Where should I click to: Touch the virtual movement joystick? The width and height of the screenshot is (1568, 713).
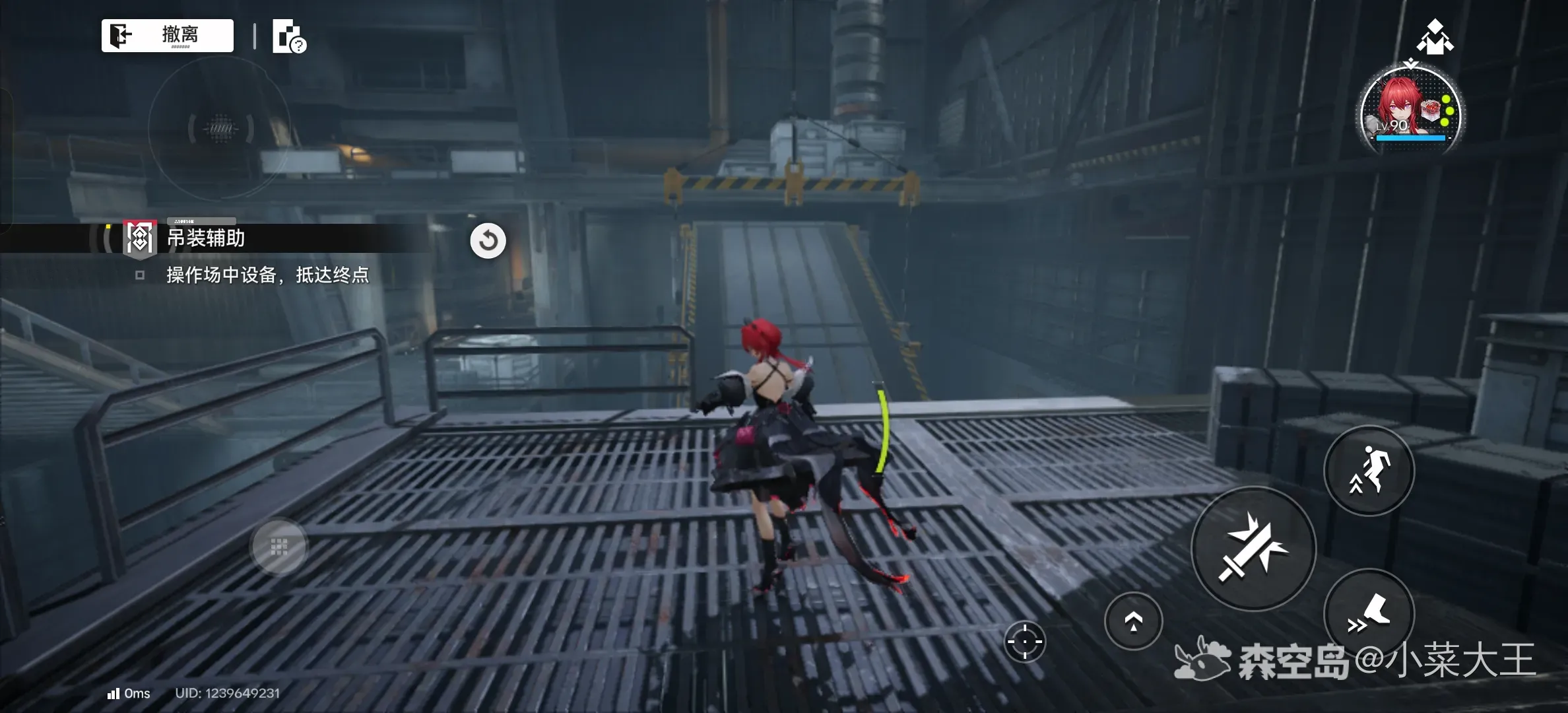(x=279, y=547)
